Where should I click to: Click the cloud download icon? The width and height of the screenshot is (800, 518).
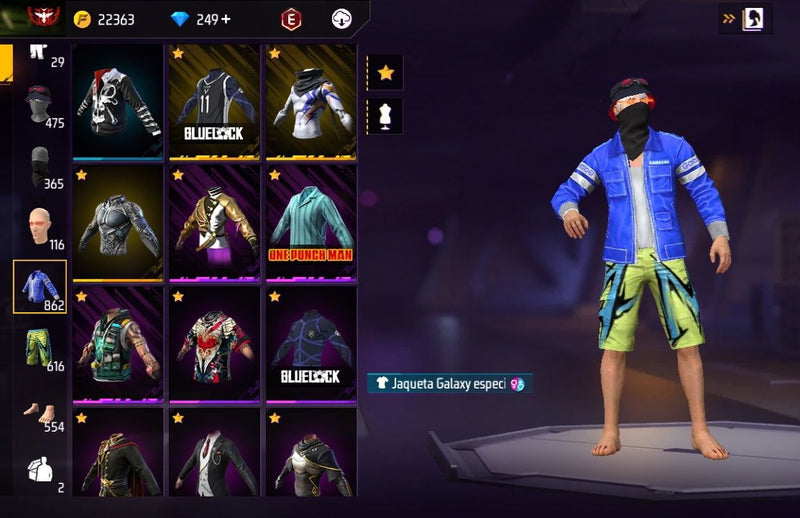[342, 19]
